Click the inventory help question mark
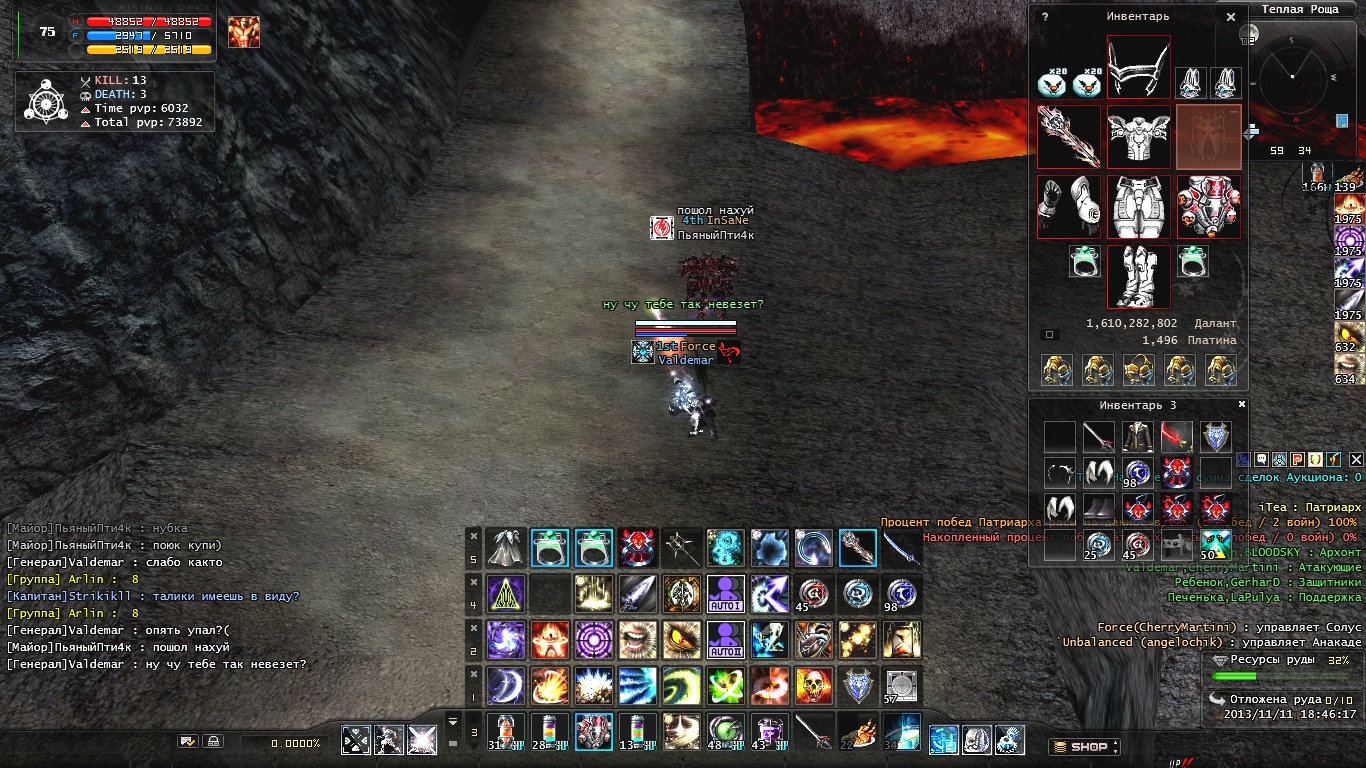 1045,17
